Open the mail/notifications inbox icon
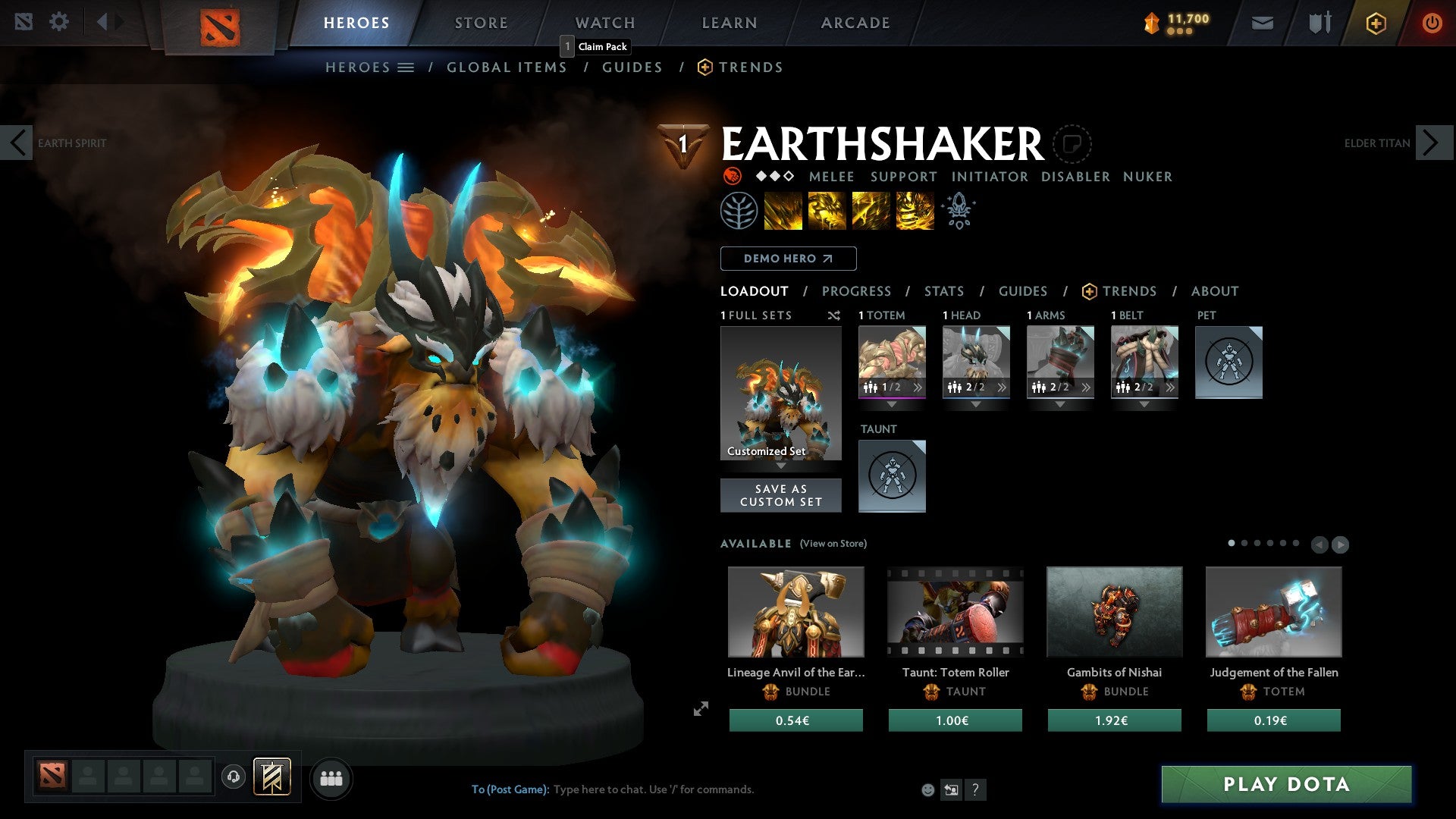 (1263, 23)
